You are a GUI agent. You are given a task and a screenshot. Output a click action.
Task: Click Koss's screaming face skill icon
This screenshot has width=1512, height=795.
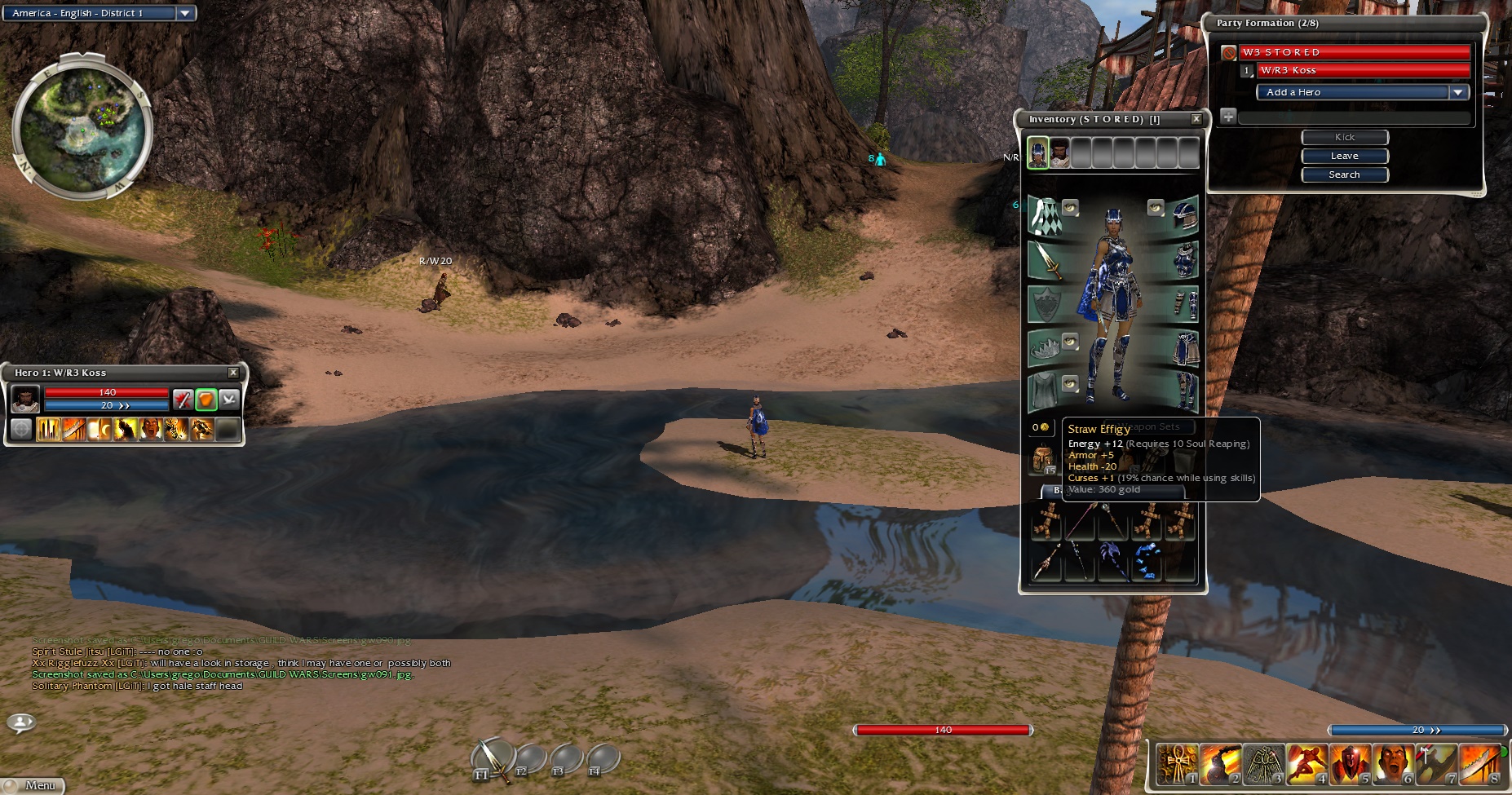coord(151,429)
